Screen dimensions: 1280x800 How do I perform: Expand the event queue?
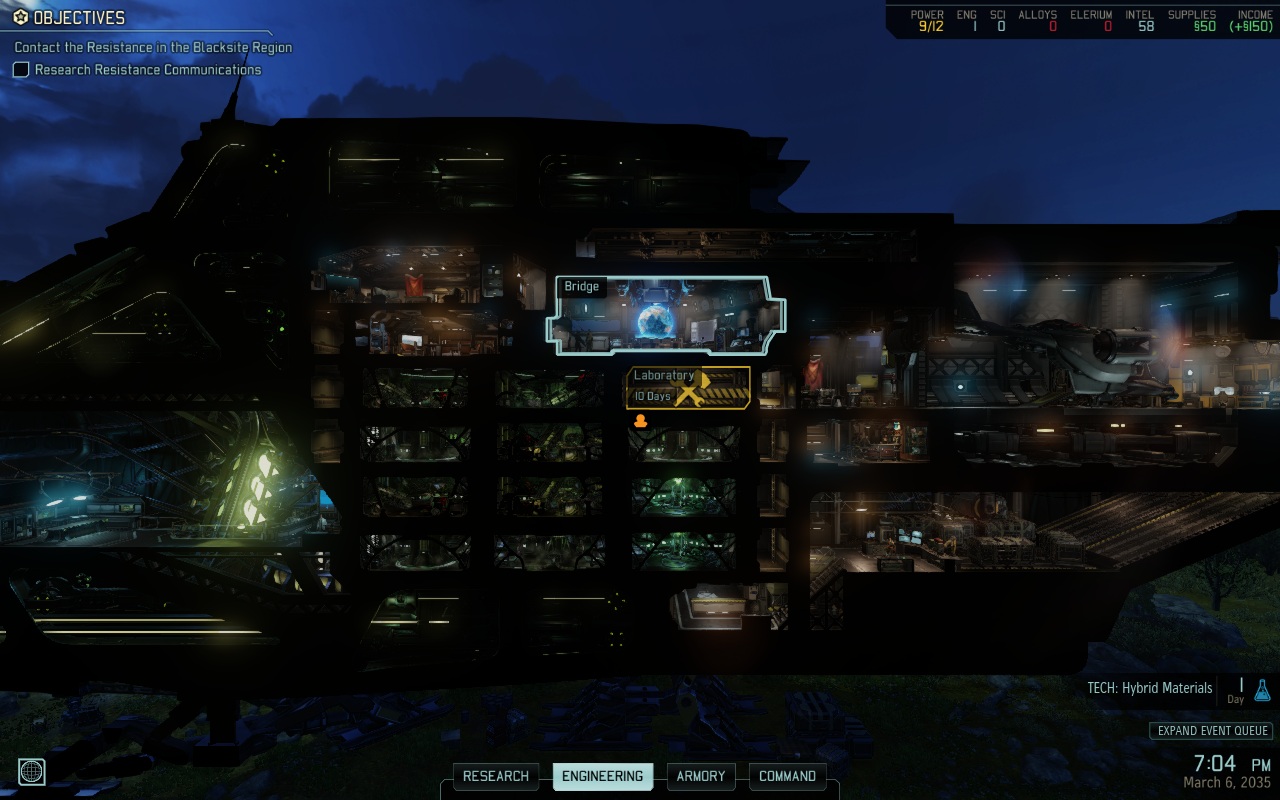tap(1211, 731)
